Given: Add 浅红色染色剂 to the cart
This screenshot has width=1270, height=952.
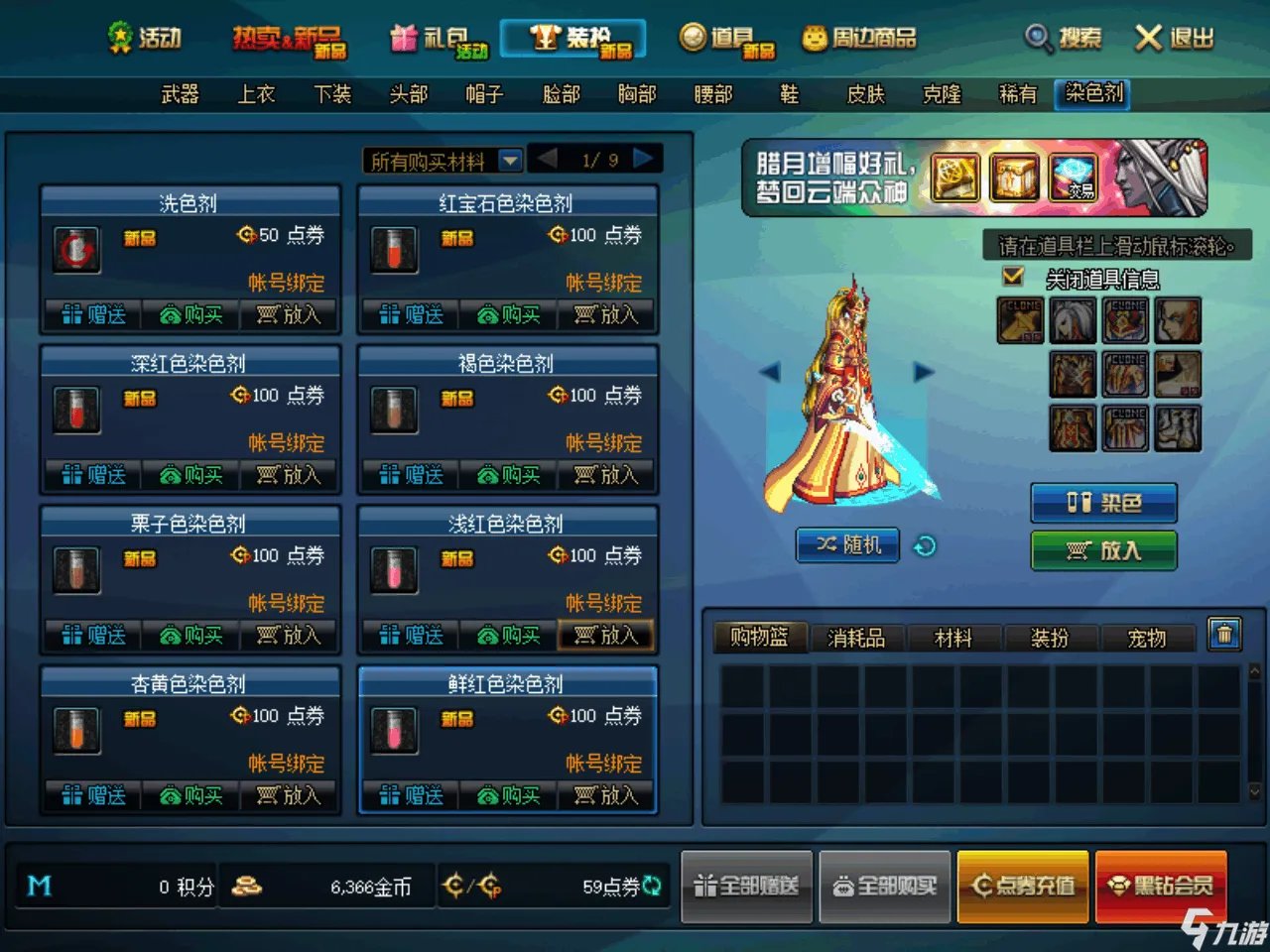Looking at the screenshot, I should click(x=606, y=636).
